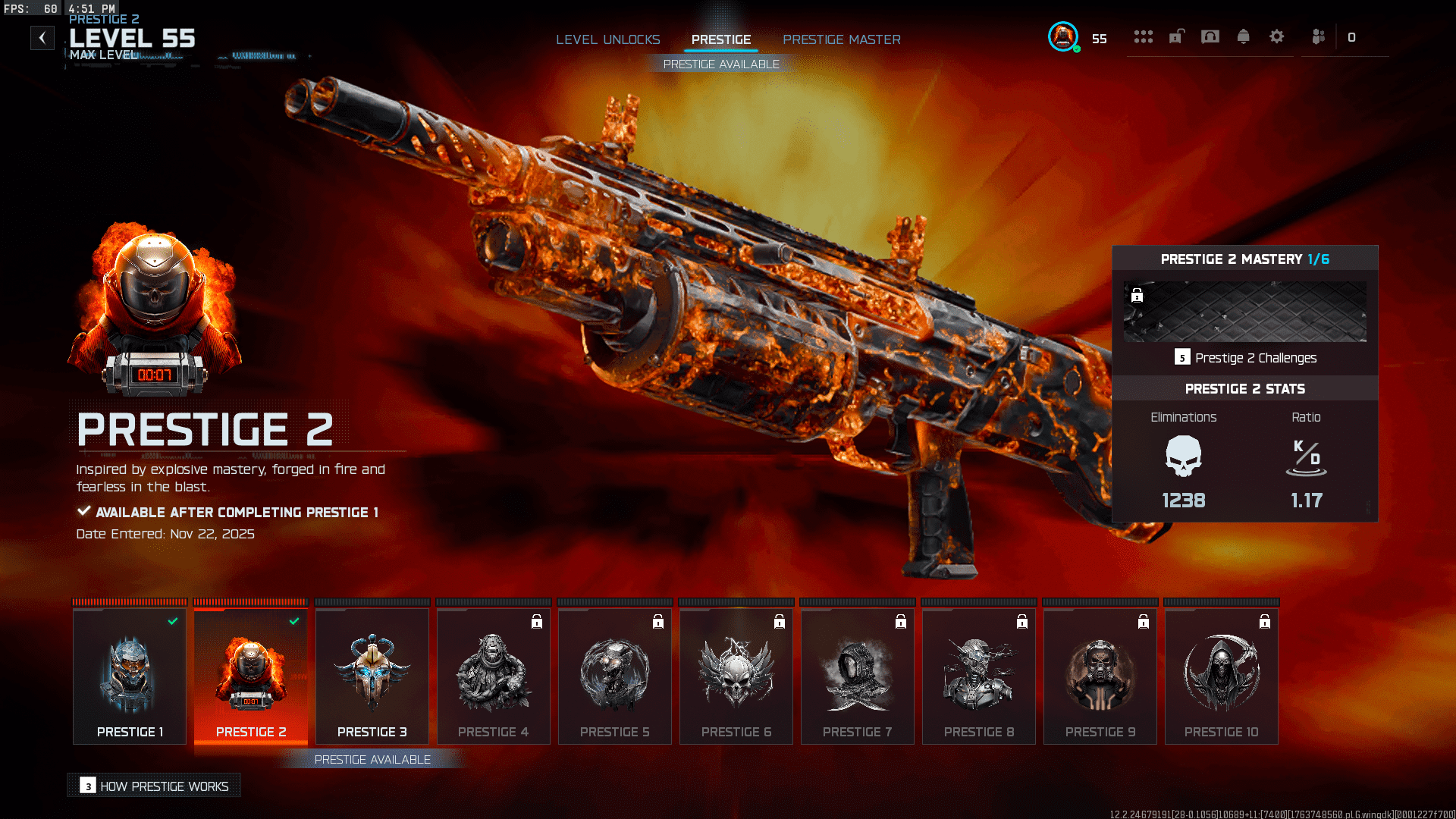Screen dimensions: 1456x819
Task: Open the grid menu icon
Action: tap(1144, 36)
